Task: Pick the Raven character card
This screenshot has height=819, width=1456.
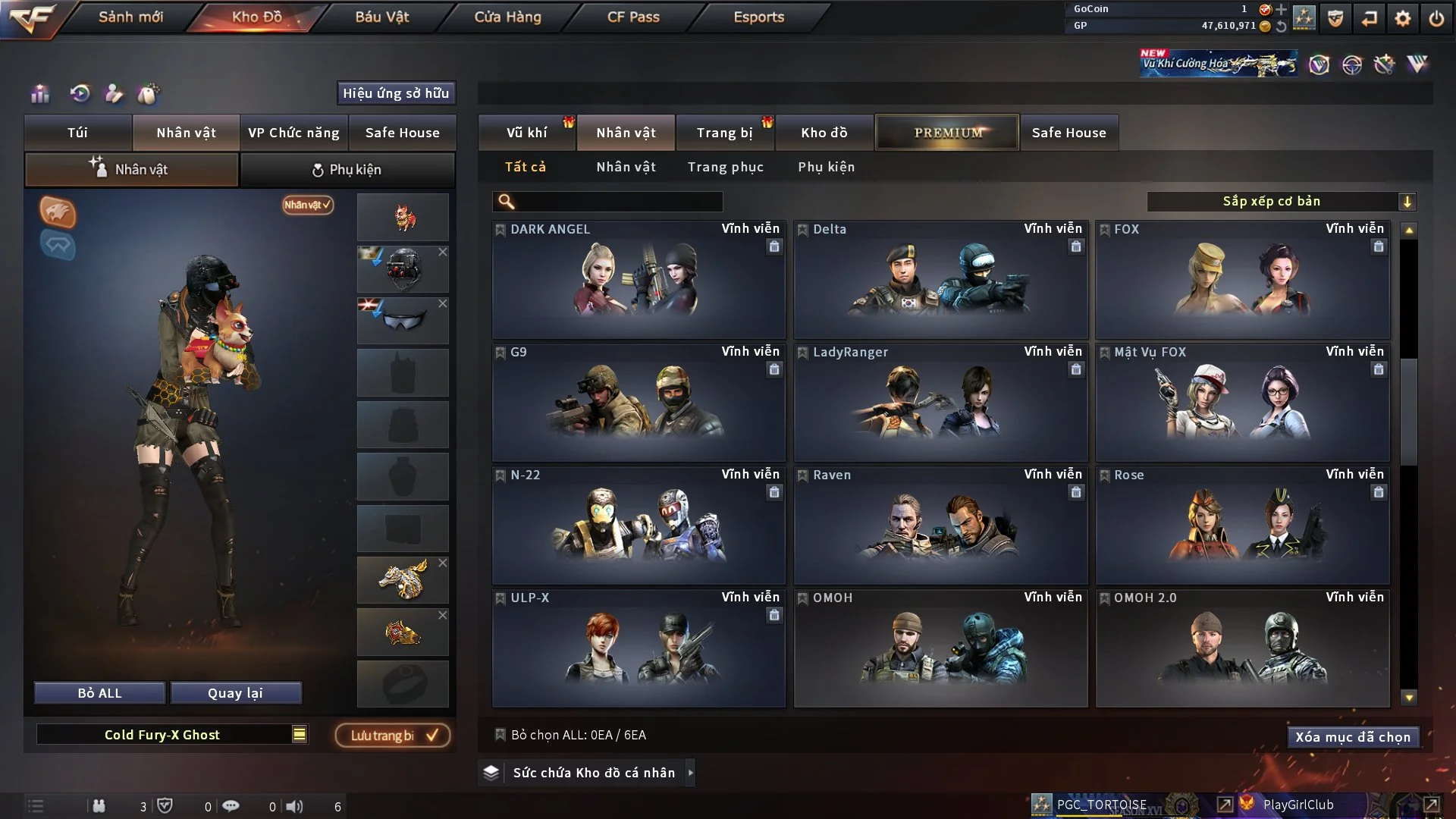Action: pyautogui.click(x=940, y=525)
